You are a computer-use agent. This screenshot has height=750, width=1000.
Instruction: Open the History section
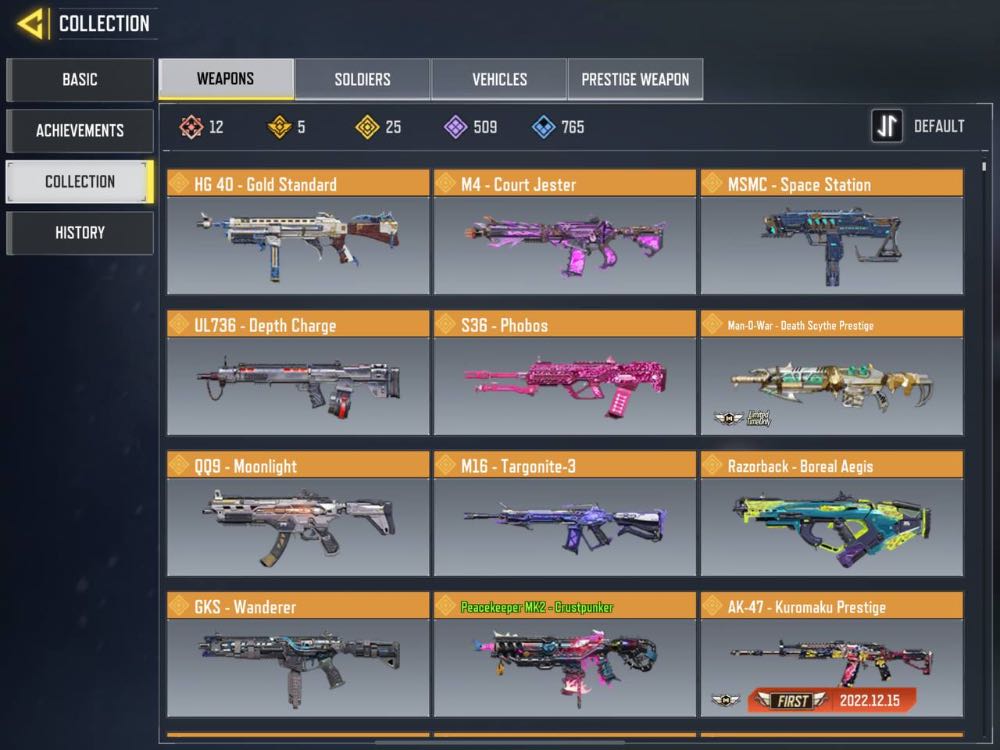click(x=80, y=232)
